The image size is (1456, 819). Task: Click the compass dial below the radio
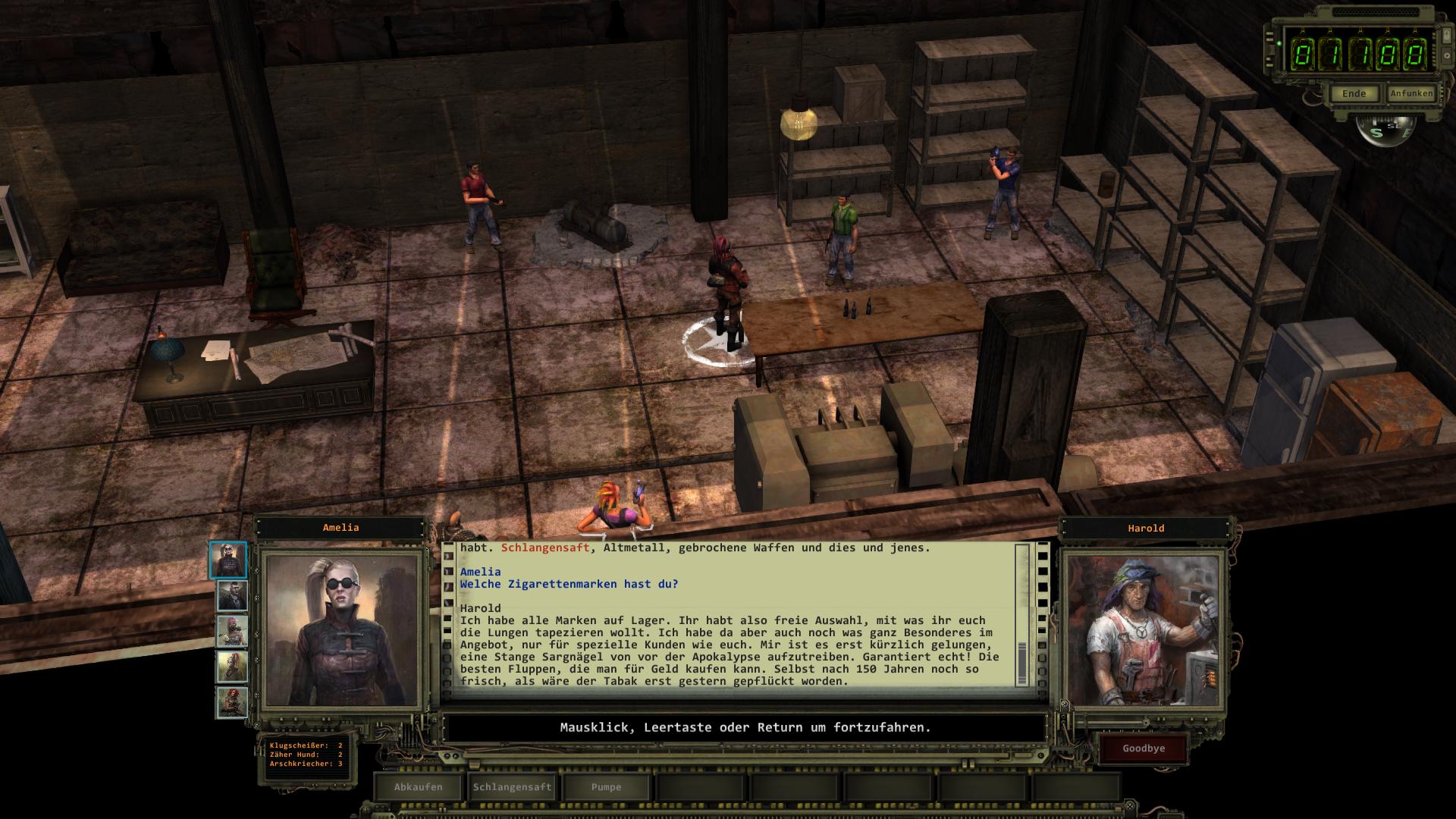point(1385,130)
